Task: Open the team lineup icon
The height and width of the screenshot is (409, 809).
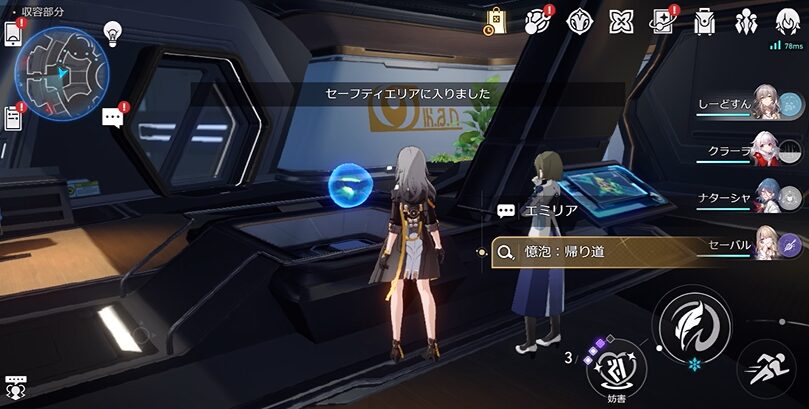Action: tap(746, 20)
